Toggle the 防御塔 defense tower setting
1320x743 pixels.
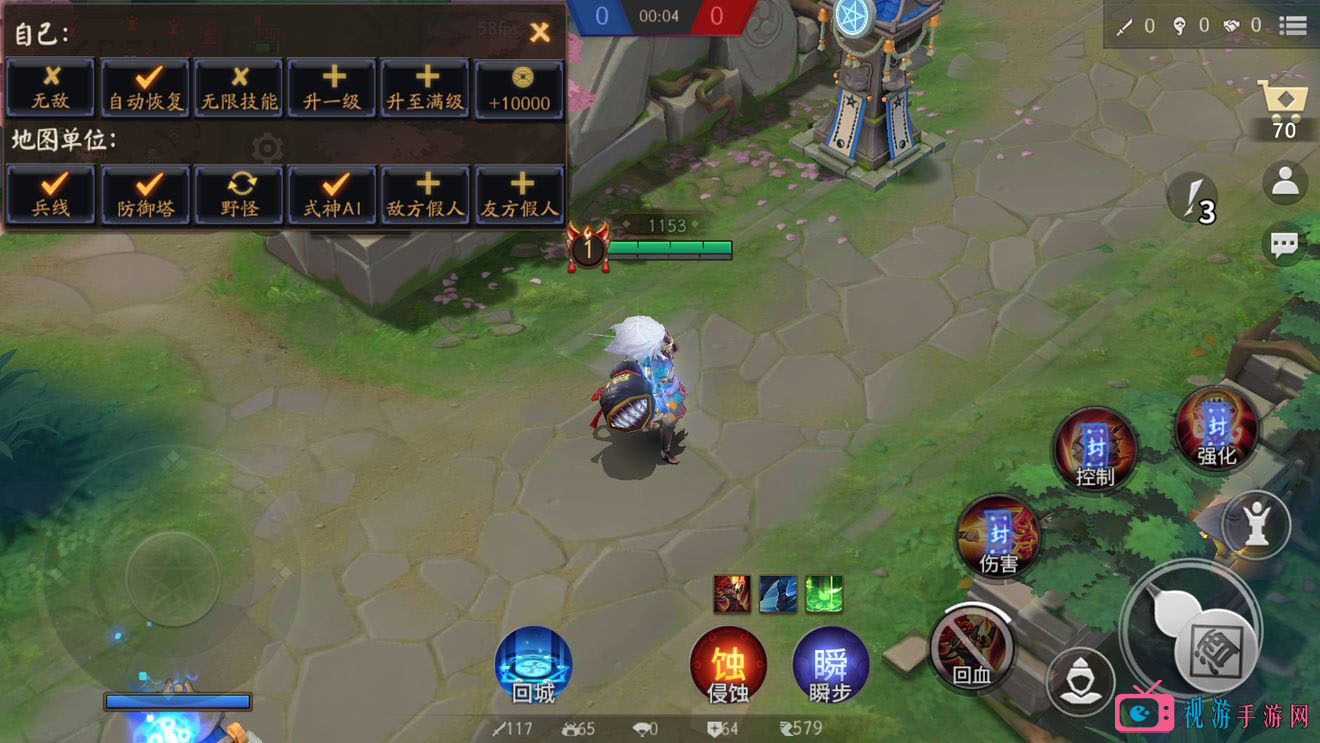tap(146, 195)
